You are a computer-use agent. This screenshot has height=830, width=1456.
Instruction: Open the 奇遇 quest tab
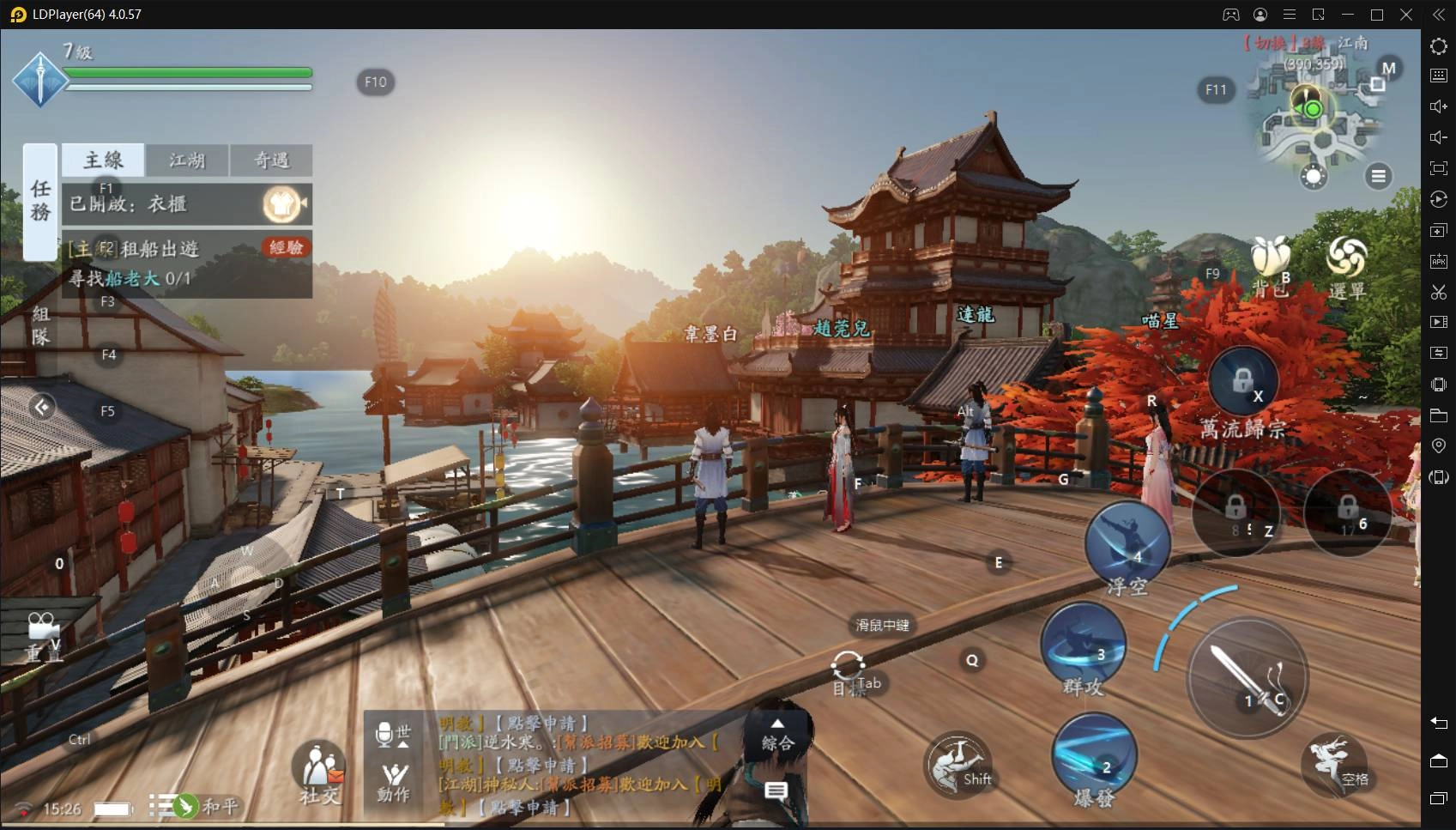click(x=271, y=160)
